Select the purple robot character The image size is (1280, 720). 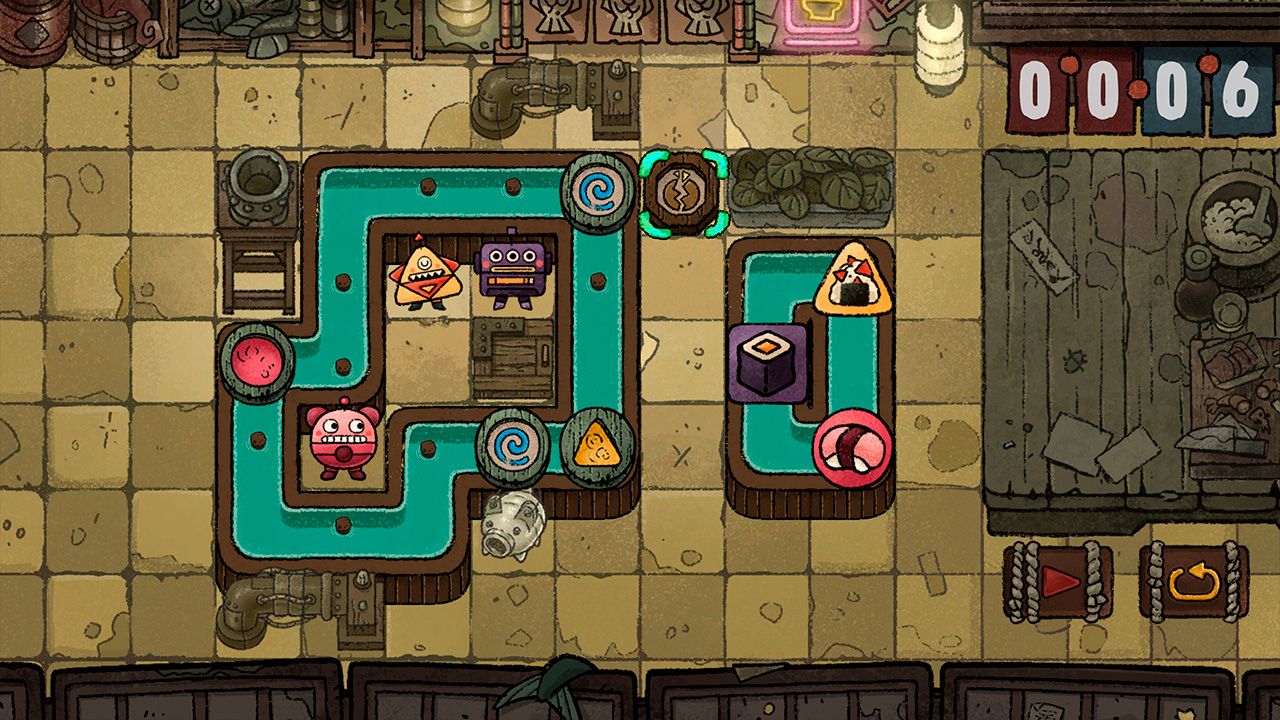[x=512, y=268]
